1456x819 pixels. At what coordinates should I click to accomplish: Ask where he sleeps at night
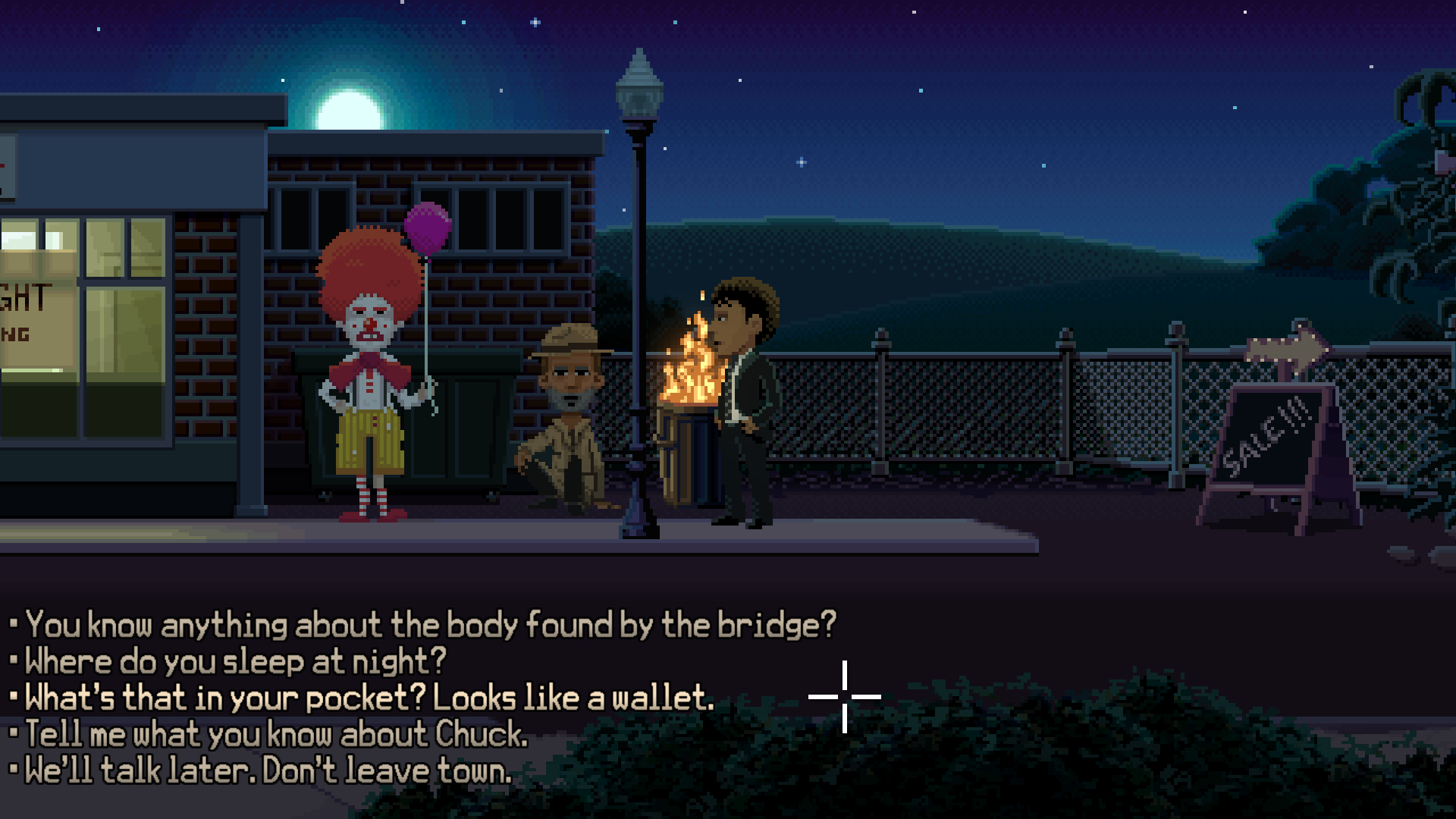[235, 661]
